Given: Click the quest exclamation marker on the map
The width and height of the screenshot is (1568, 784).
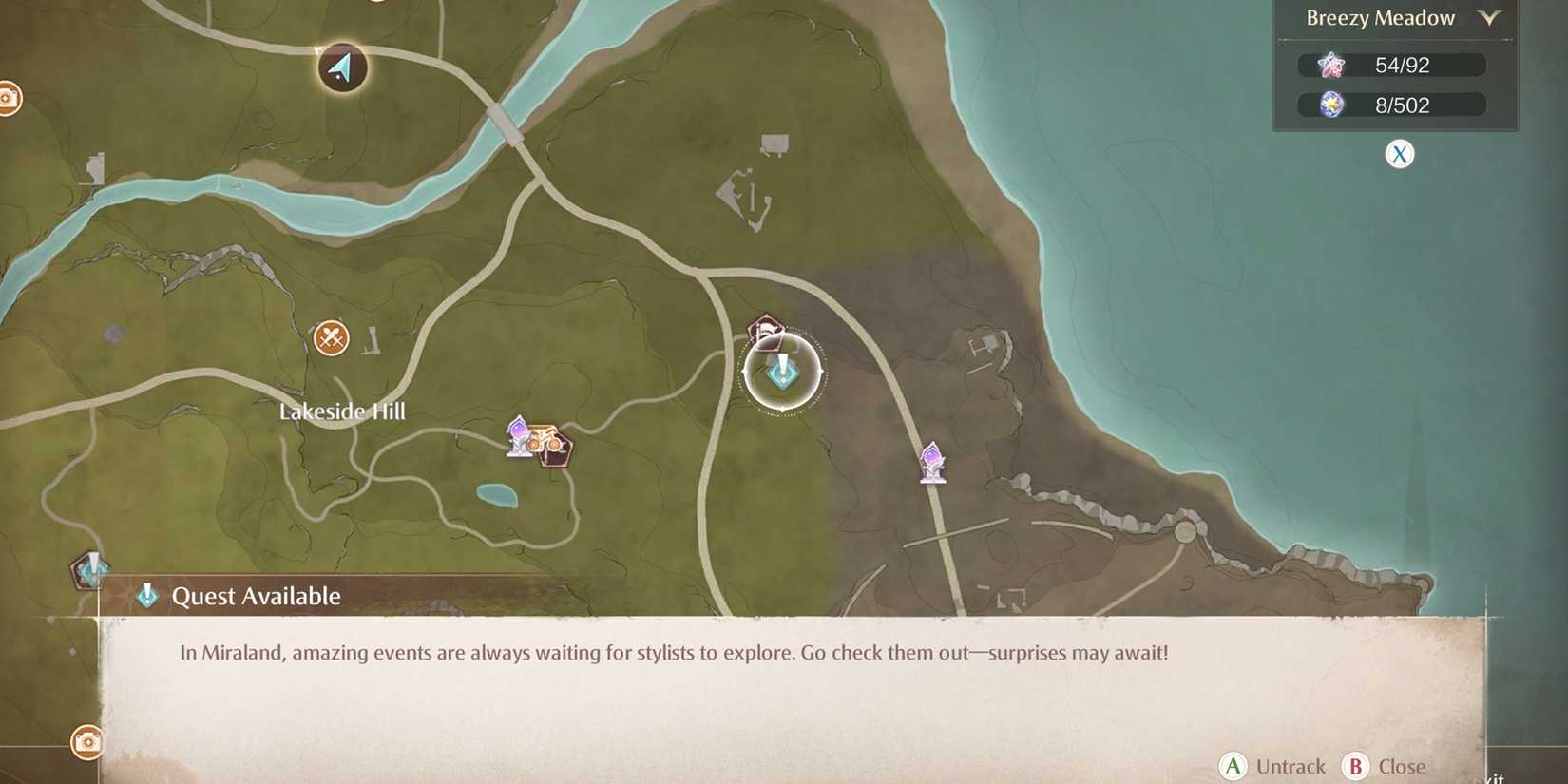Looking at the screenshot, I should point(781,373).
